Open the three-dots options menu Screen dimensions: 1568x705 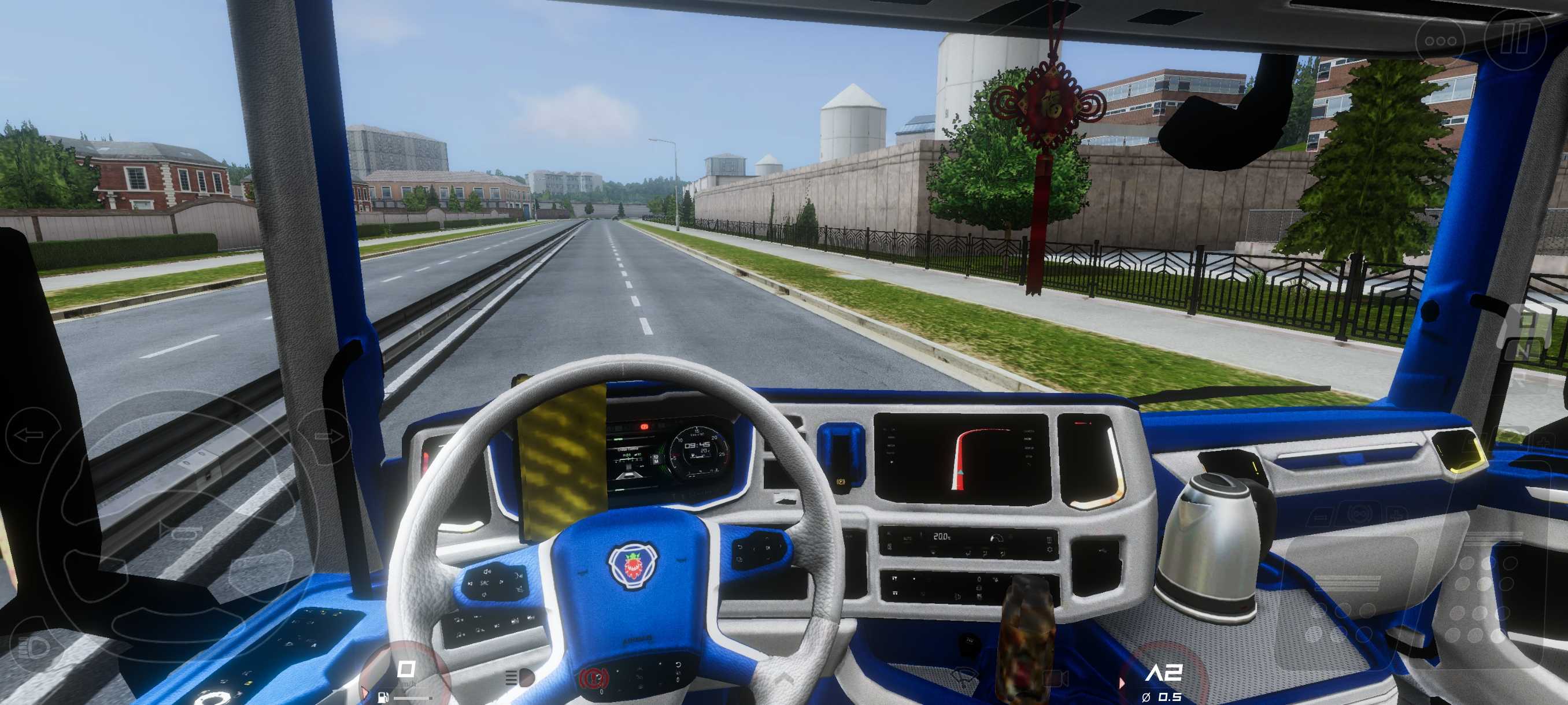pos(1440,42)
